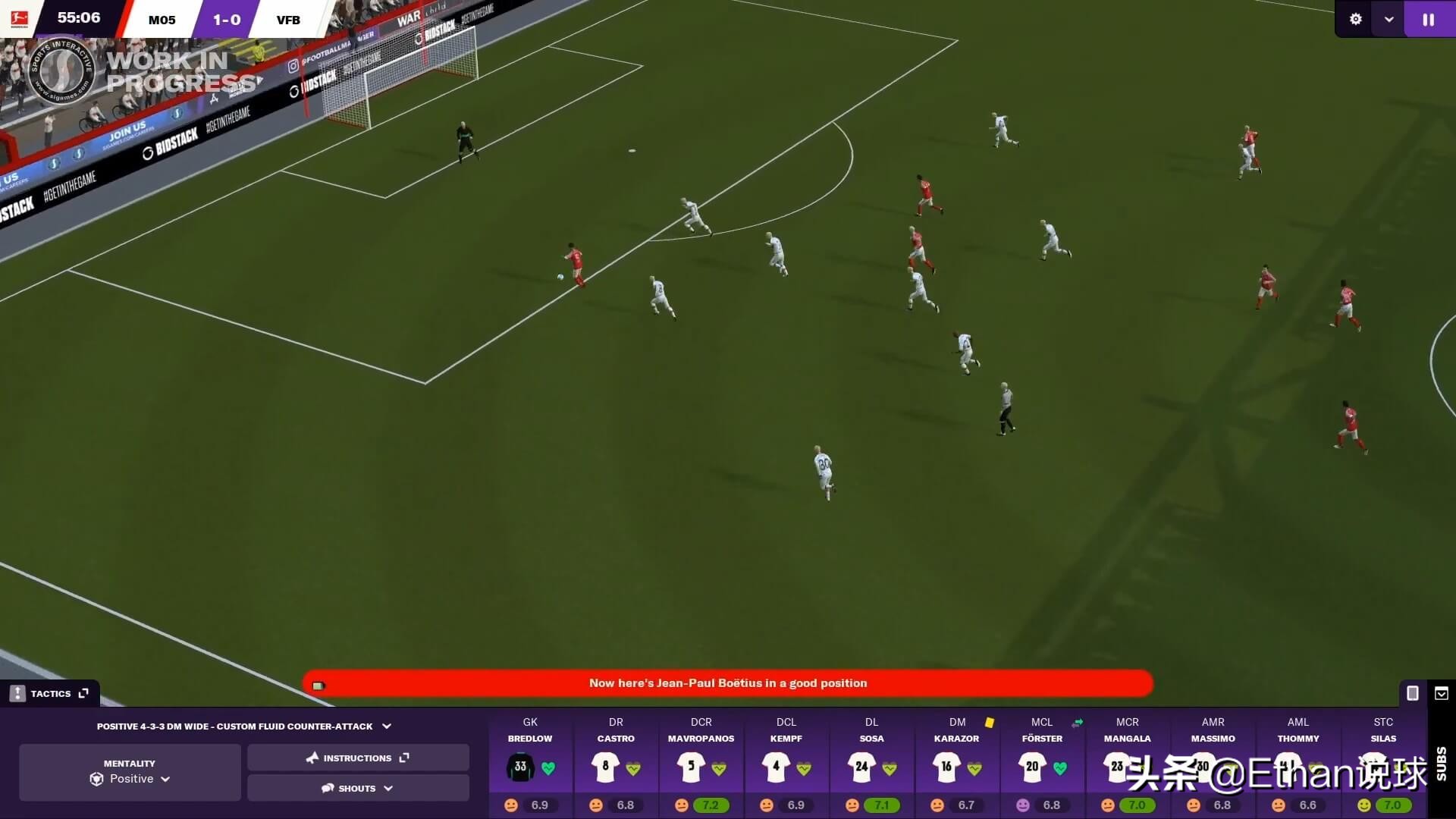This screenshot has height=819, width=1456.
Task: Click the Tactics panel pop-out icon
Action: 83,692
